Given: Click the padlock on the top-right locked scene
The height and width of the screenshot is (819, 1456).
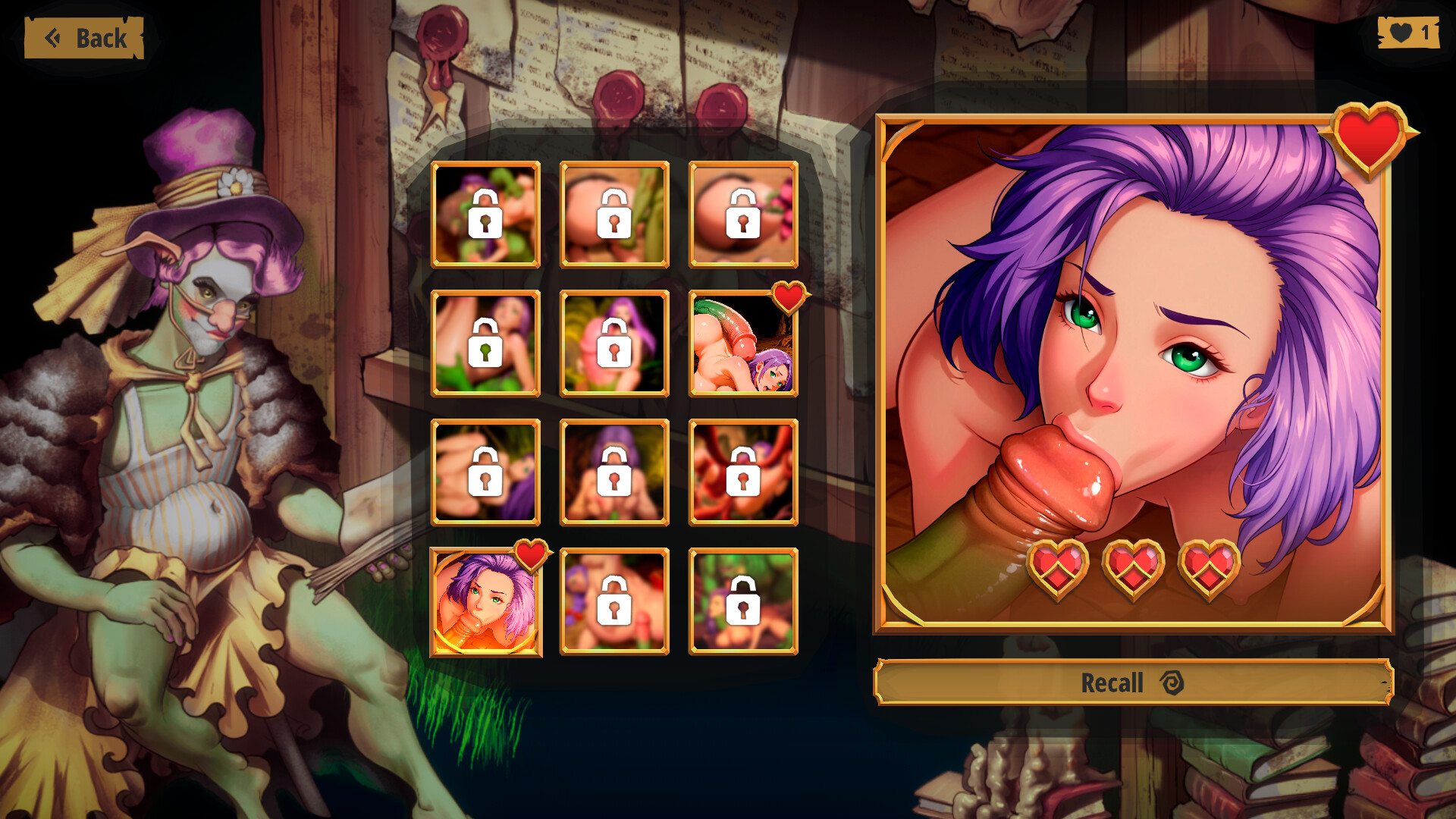Looking at the screenshot, I should coord(743,215).
